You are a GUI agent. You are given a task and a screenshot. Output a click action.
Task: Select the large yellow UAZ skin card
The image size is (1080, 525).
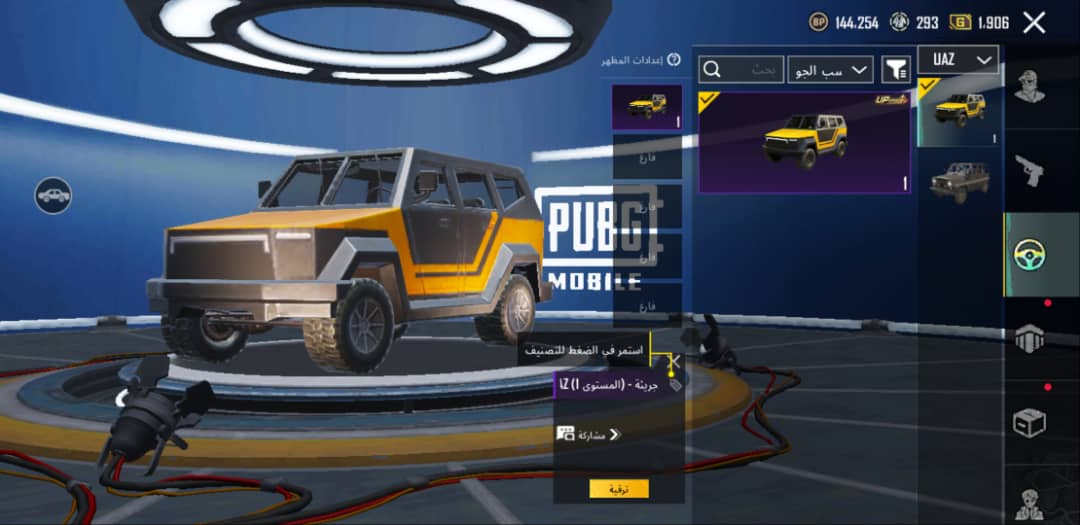804,142
